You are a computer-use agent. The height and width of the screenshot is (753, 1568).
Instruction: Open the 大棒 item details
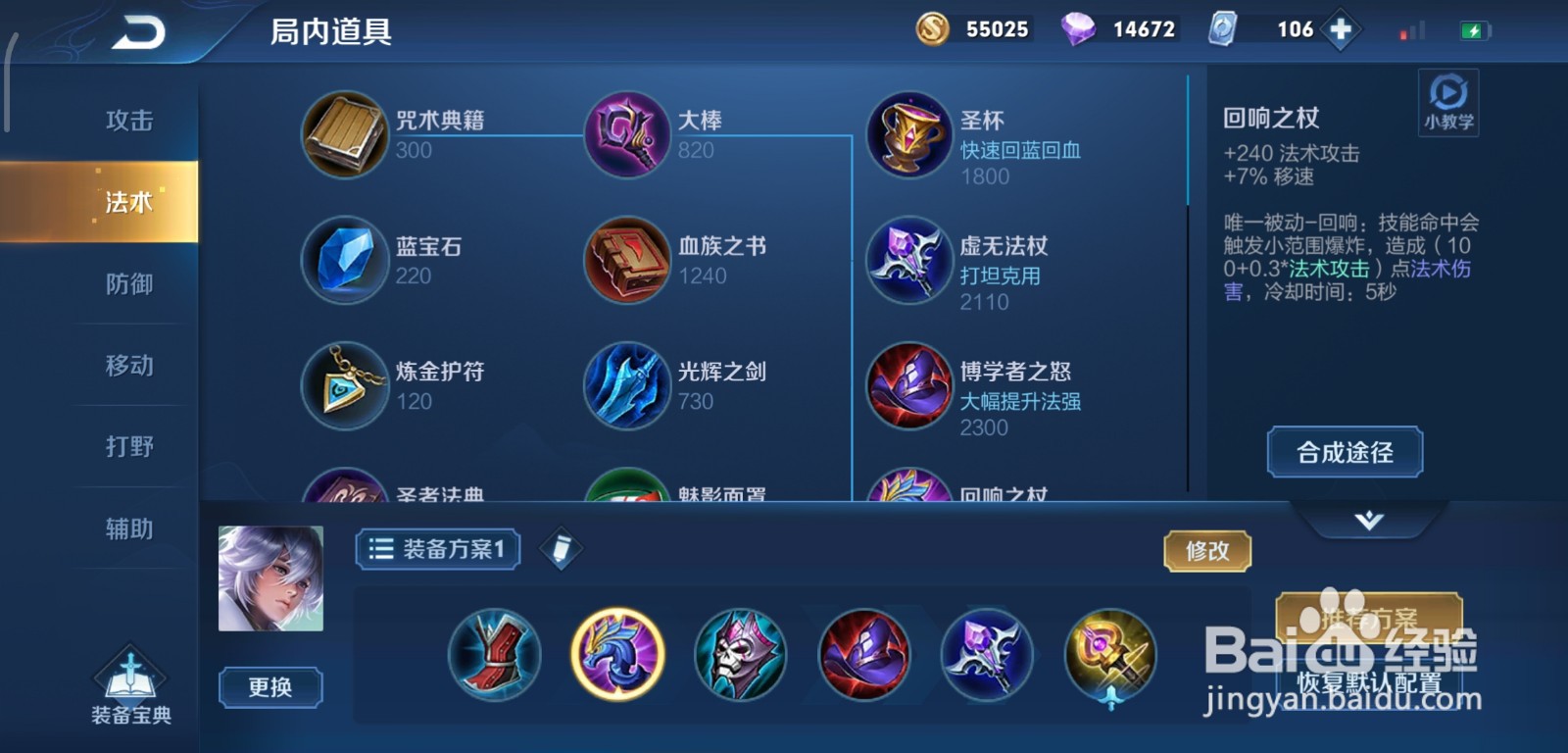pos(627,134)
